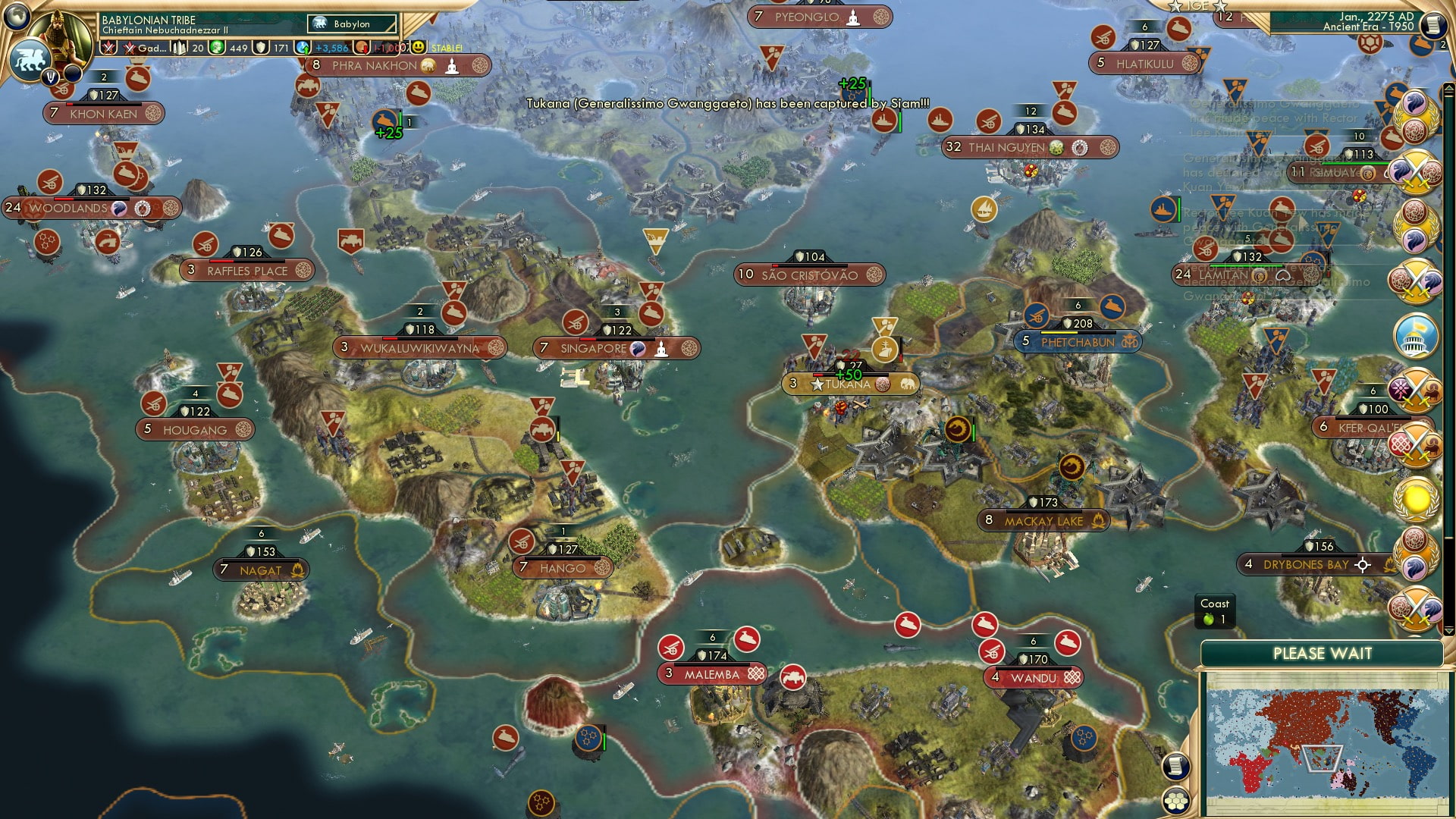Open the Babylon research progress box
The image size is (1456, 819).
(x=350, y=24)
